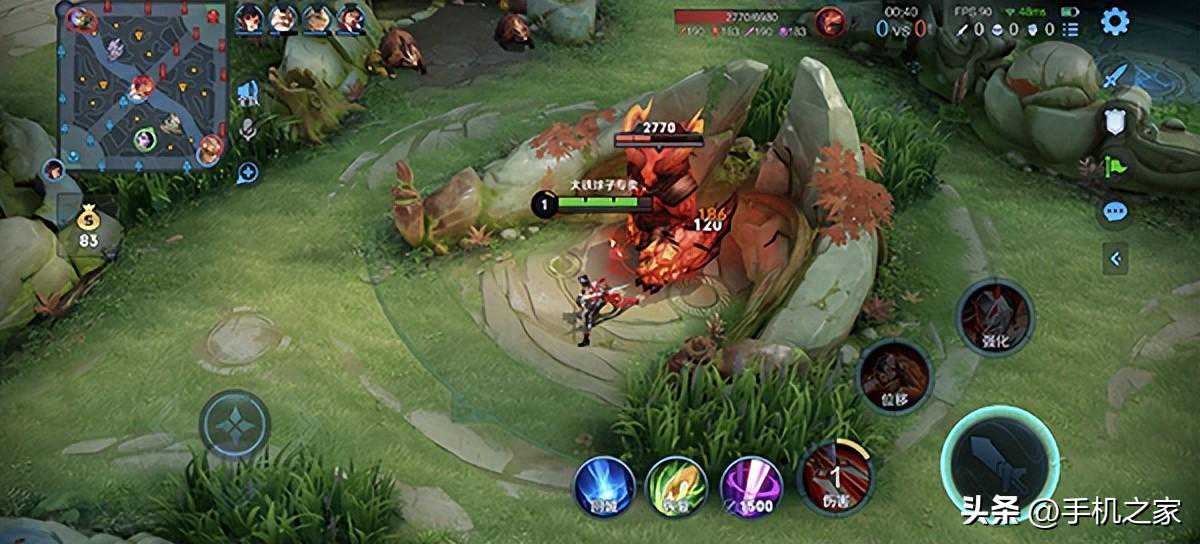Use the blue recall ability
This screenshot has height=544, width=1200.
tap(603, 486)
